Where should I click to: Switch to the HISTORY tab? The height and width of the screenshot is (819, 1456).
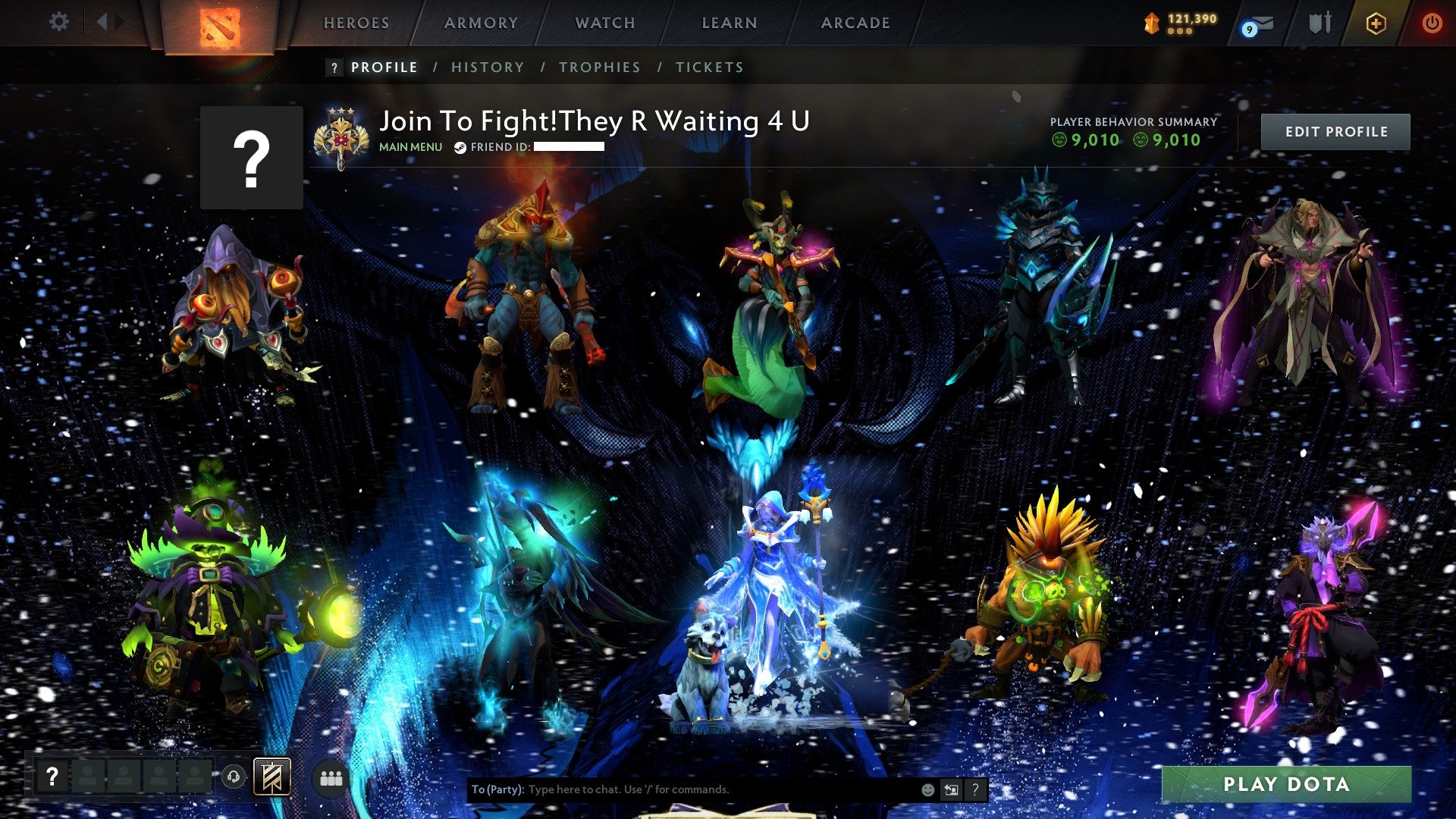coord(487,67)
